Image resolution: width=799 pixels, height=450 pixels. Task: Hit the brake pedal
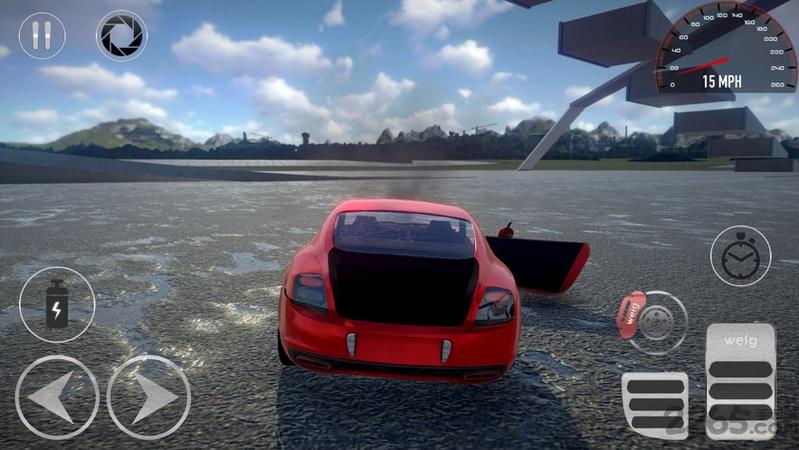655,404
